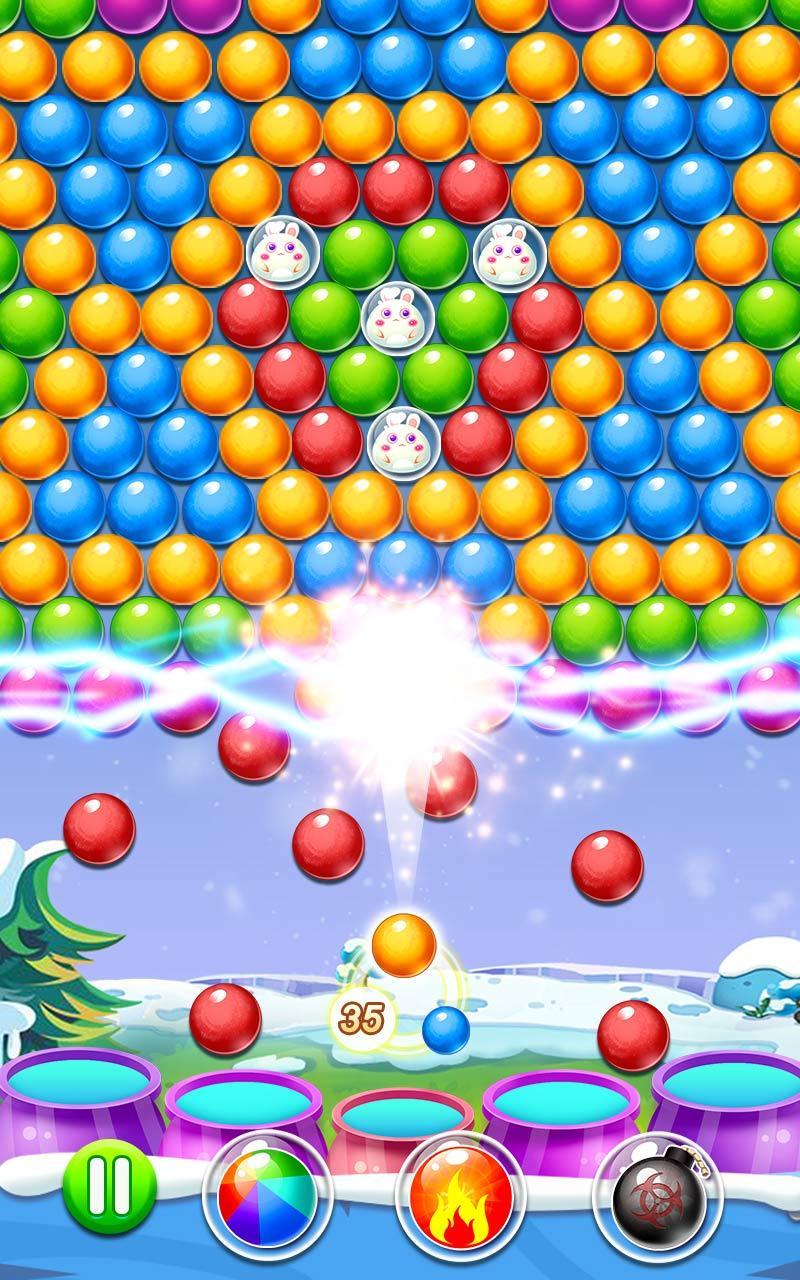Pause the game with the green button
800x1280 pixels.
tap(109, 1187)
